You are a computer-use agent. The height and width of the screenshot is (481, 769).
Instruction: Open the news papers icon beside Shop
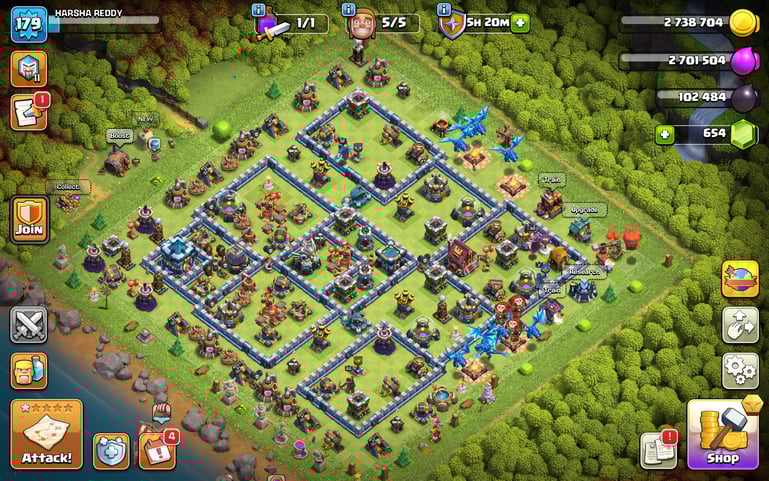659,450
